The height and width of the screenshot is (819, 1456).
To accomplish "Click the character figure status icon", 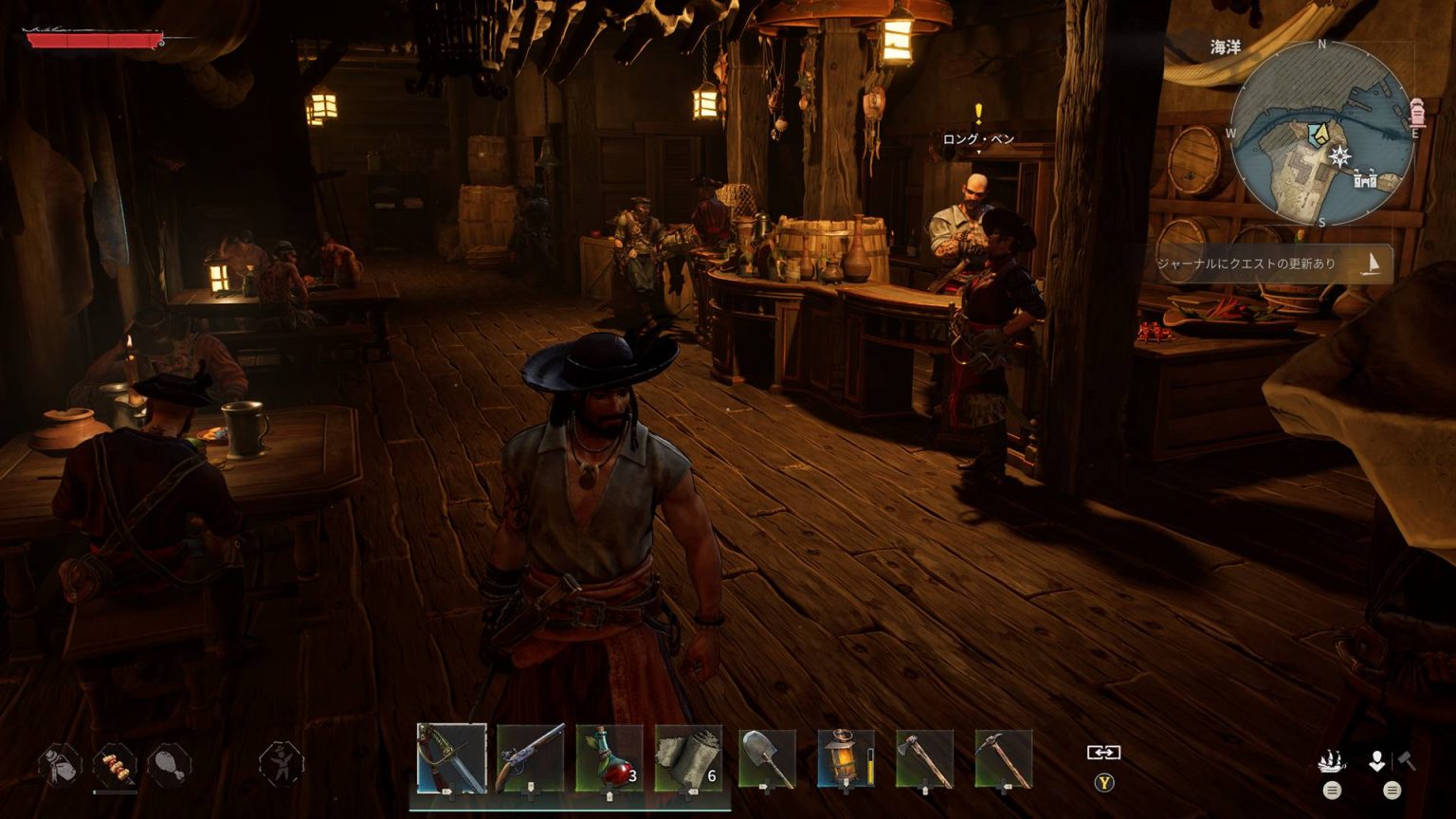I will click(x=282, y=763).
